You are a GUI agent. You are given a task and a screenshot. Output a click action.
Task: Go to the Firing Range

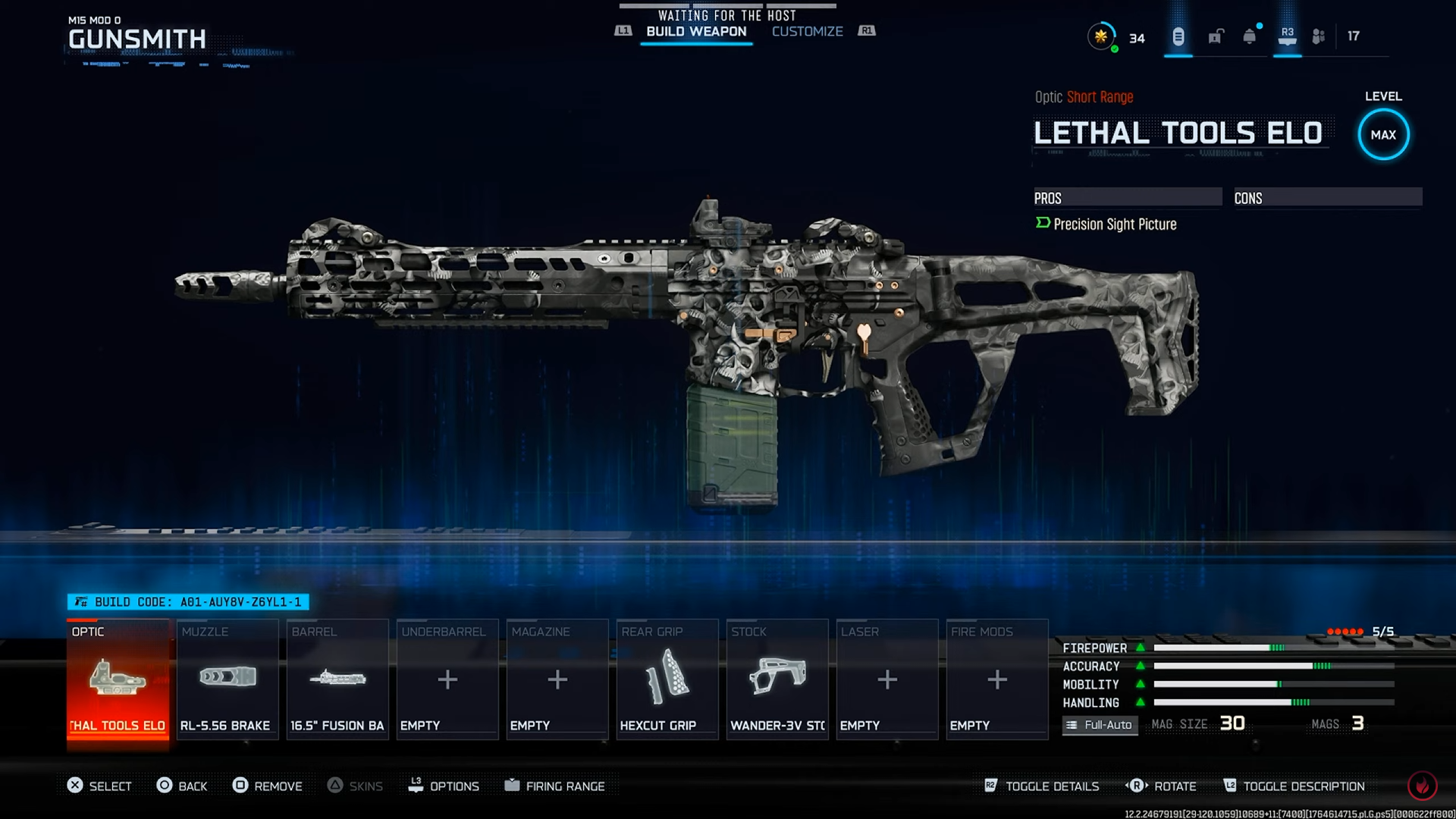click(x=555, y=786)
